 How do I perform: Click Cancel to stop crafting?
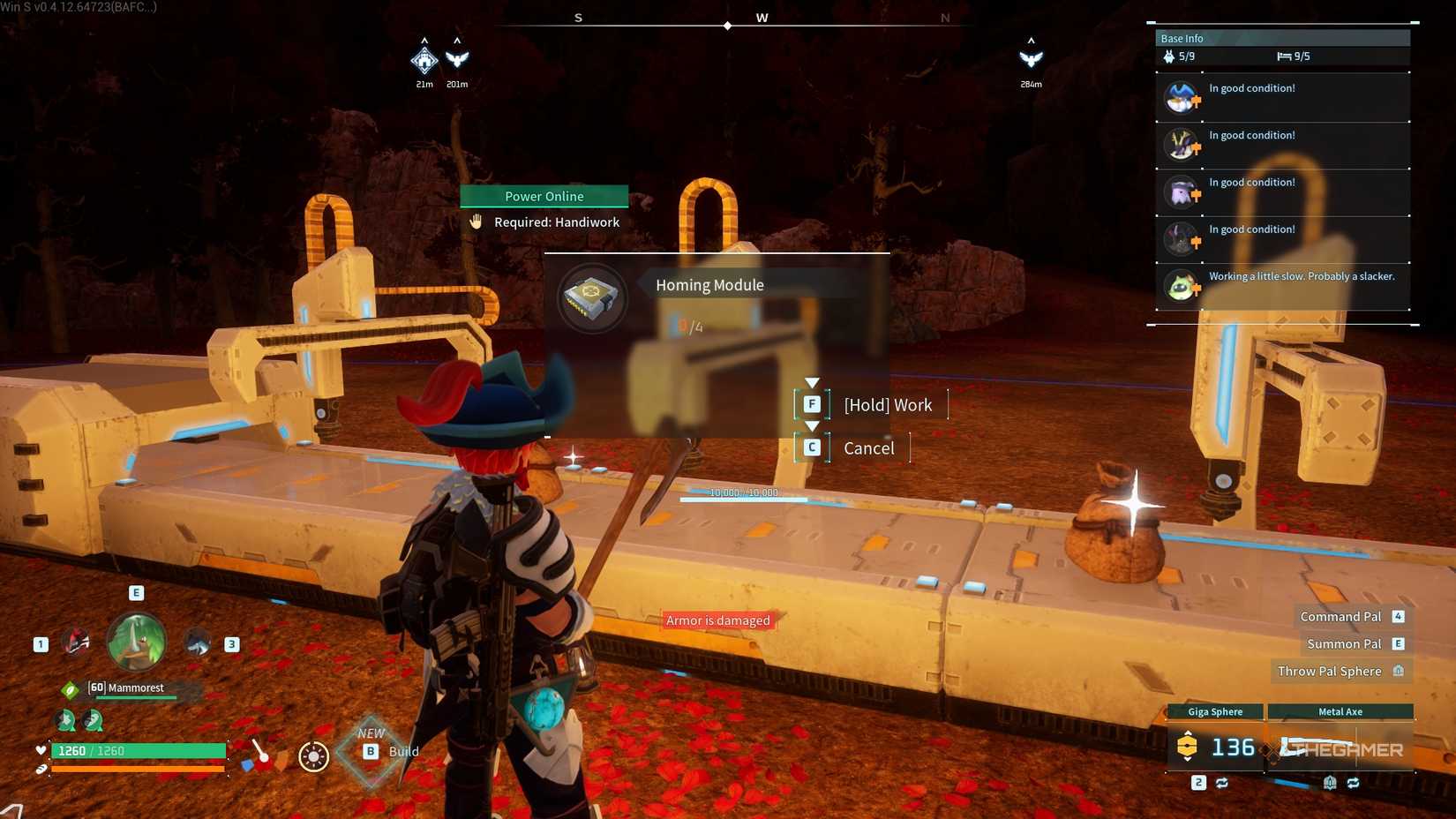pyautogui.click(x=868, y=447)
